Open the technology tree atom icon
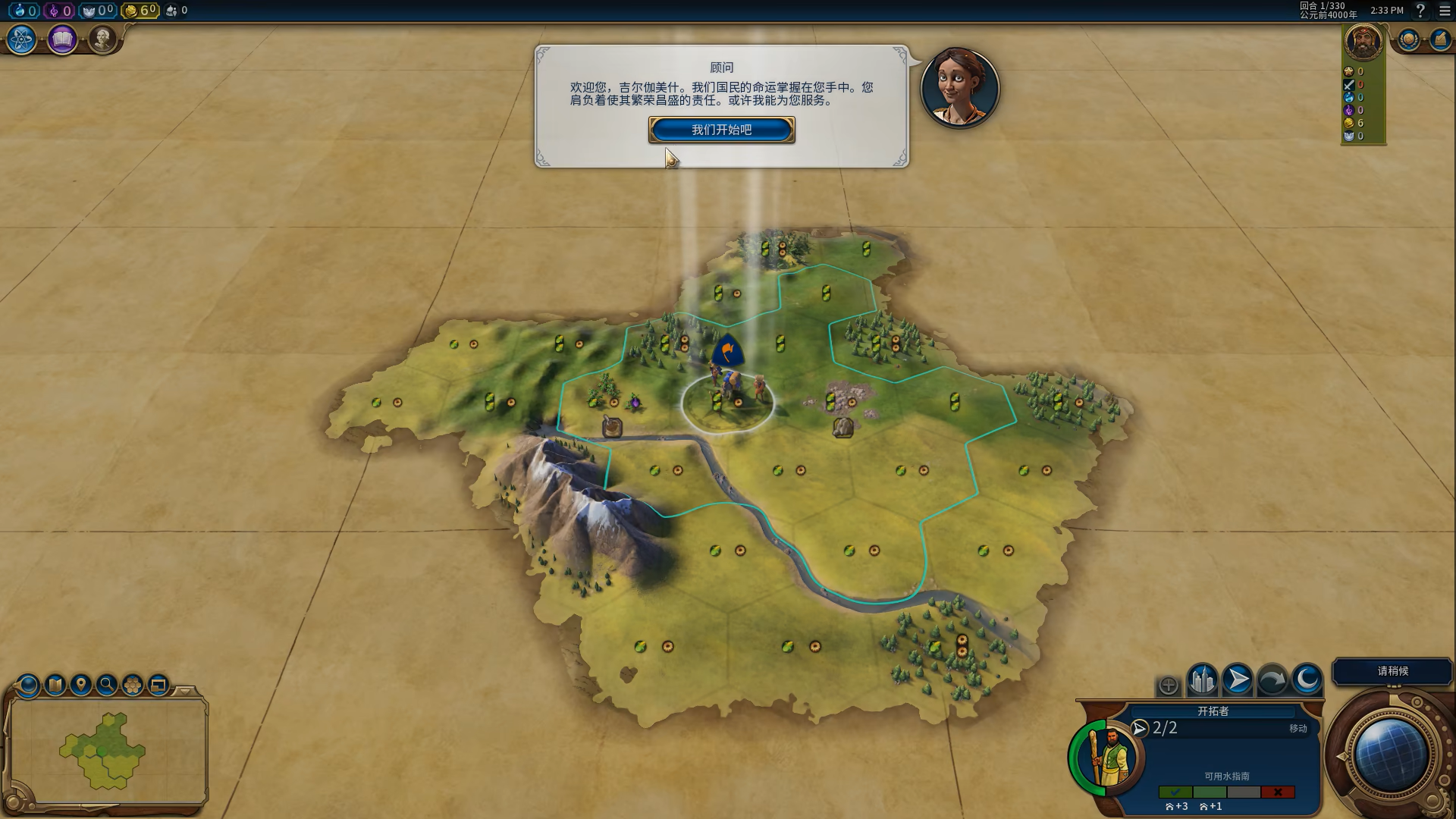The height and width of the screenshot is (819, 1456). 21,39
